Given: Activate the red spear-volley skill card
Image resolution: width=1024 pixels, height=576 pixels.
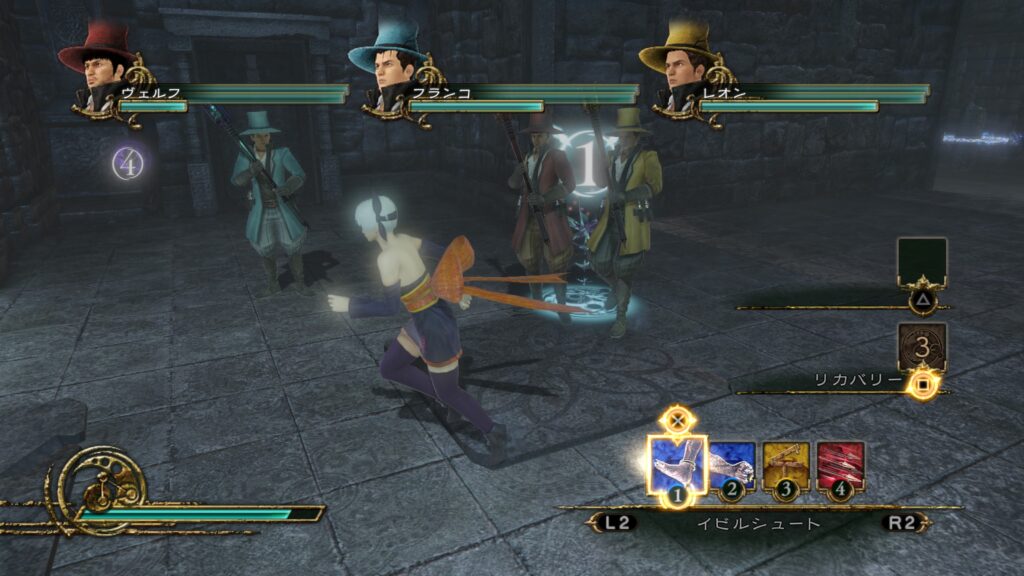Looking at the screenshot, I should [840, 465].
